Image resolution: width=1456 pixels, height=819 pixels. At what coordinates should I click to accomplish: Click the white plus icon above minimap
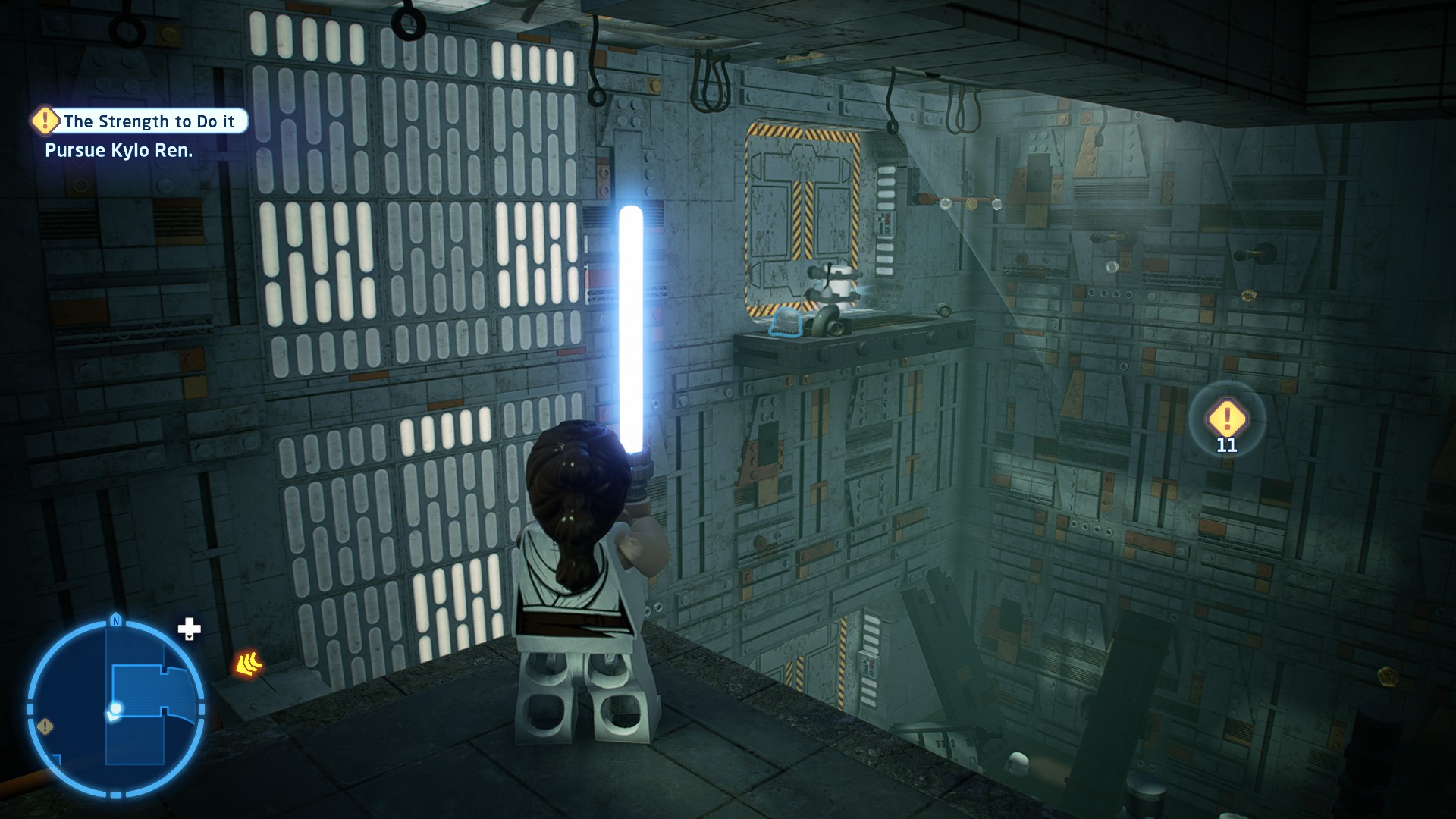(x=189, y=629)
